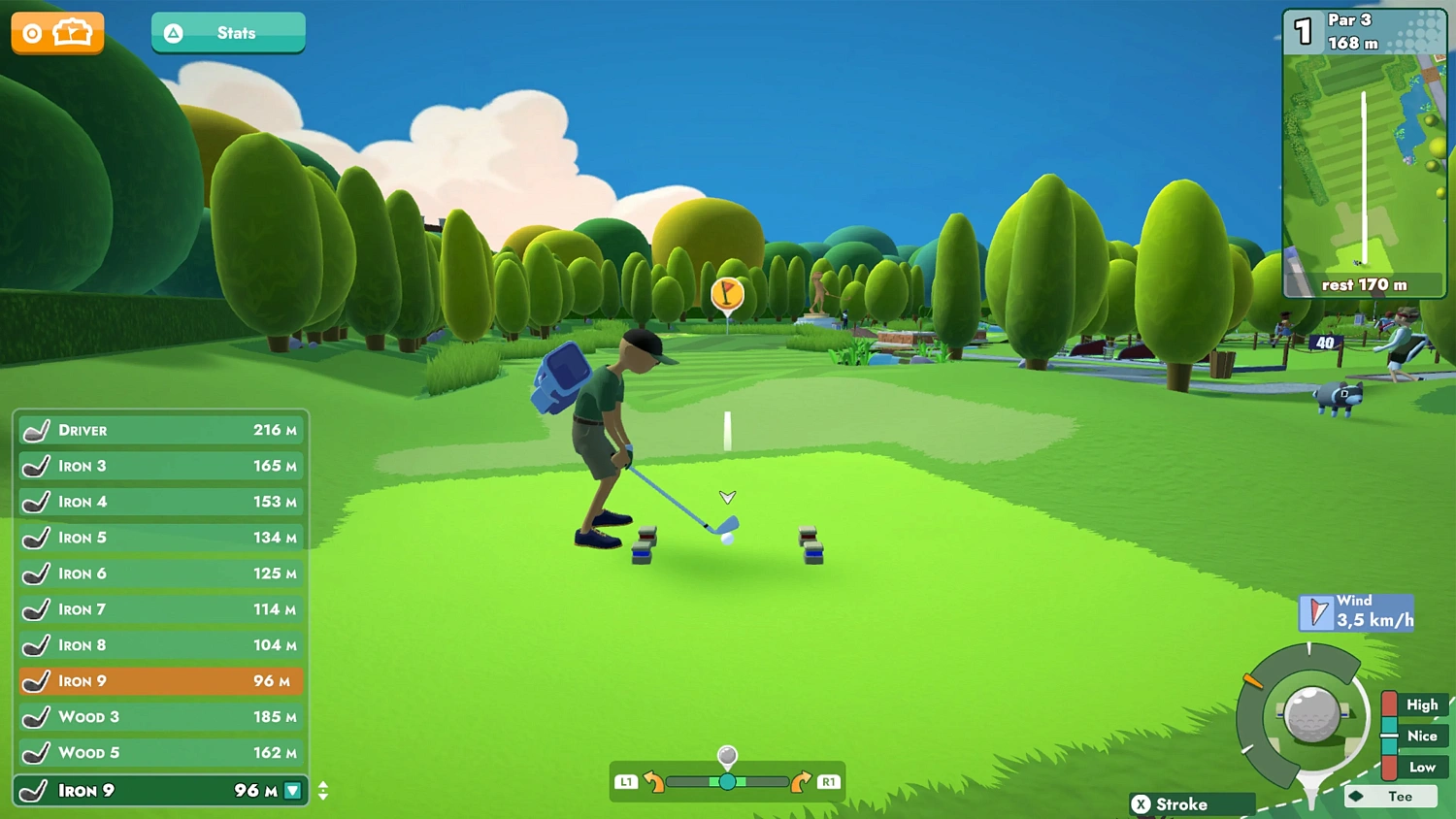1456x819 pixels.
Task: Open the Iron 9 club dropdown arrow
Action: (x=294, y=791)
